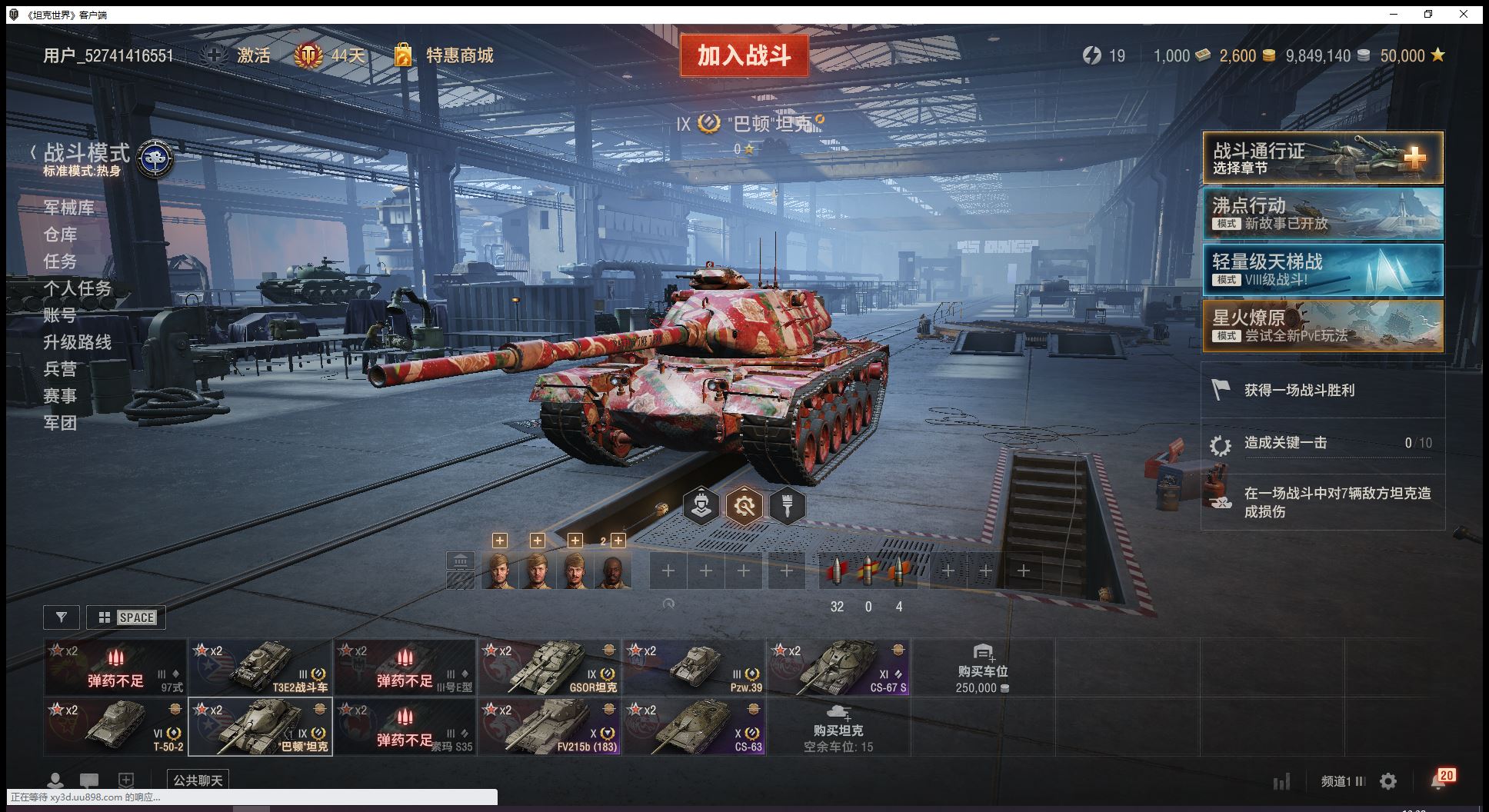Open the 战斗模式 battle mode selector
The image size is (1489, 812).
[x=86, y=154]
